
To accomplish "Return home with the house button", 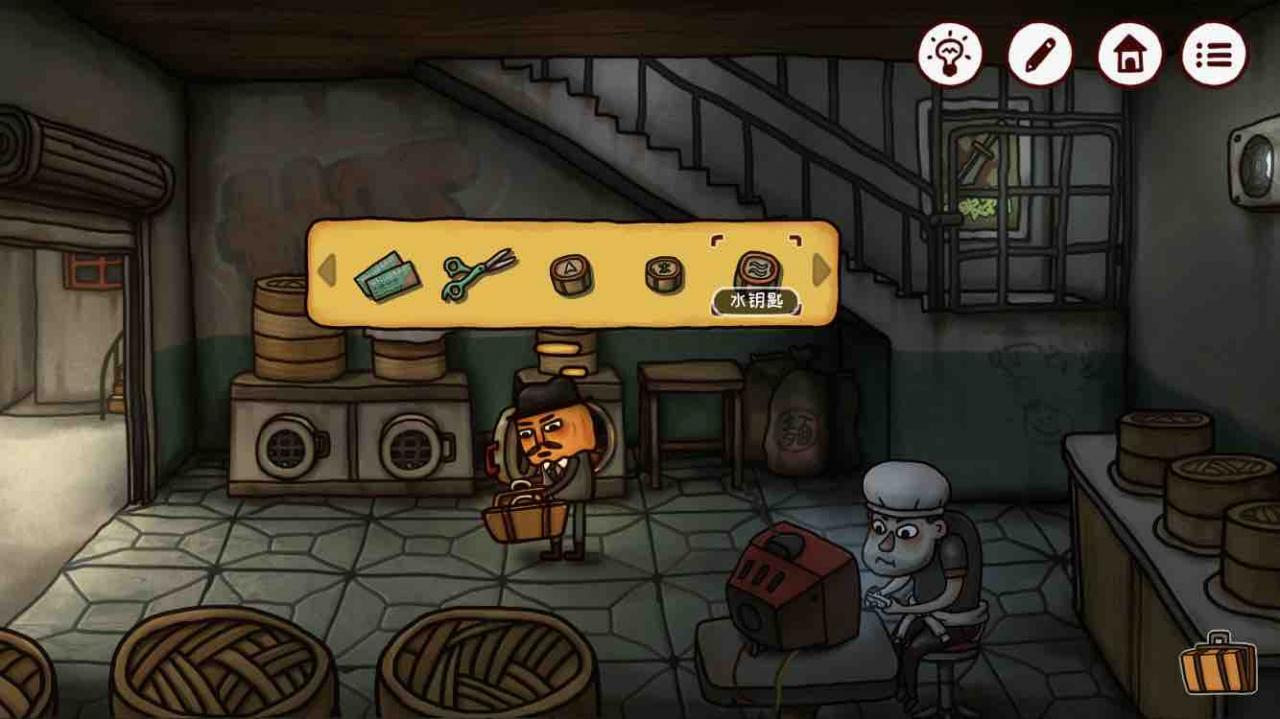I will [x=1129, y=54].
